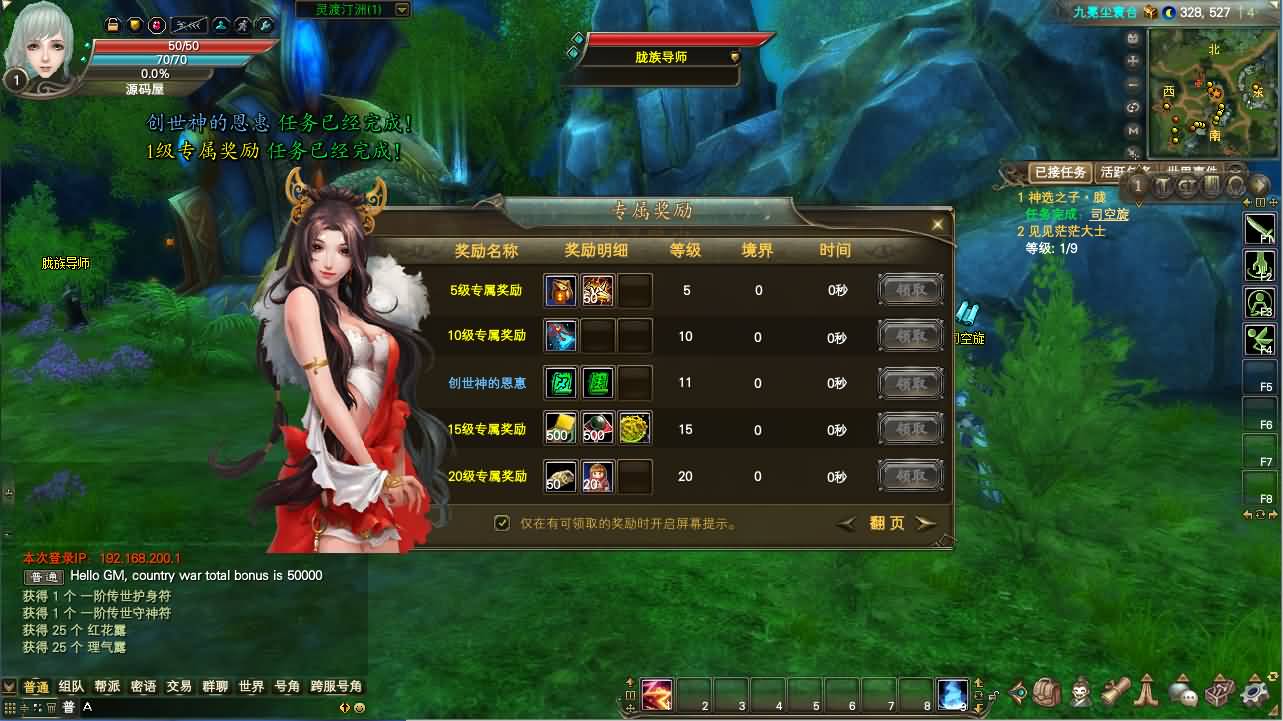Screen dimensions: 1283x721
Task: Open the settings gear icon near the hotbar
Action: coord(1255,692)
